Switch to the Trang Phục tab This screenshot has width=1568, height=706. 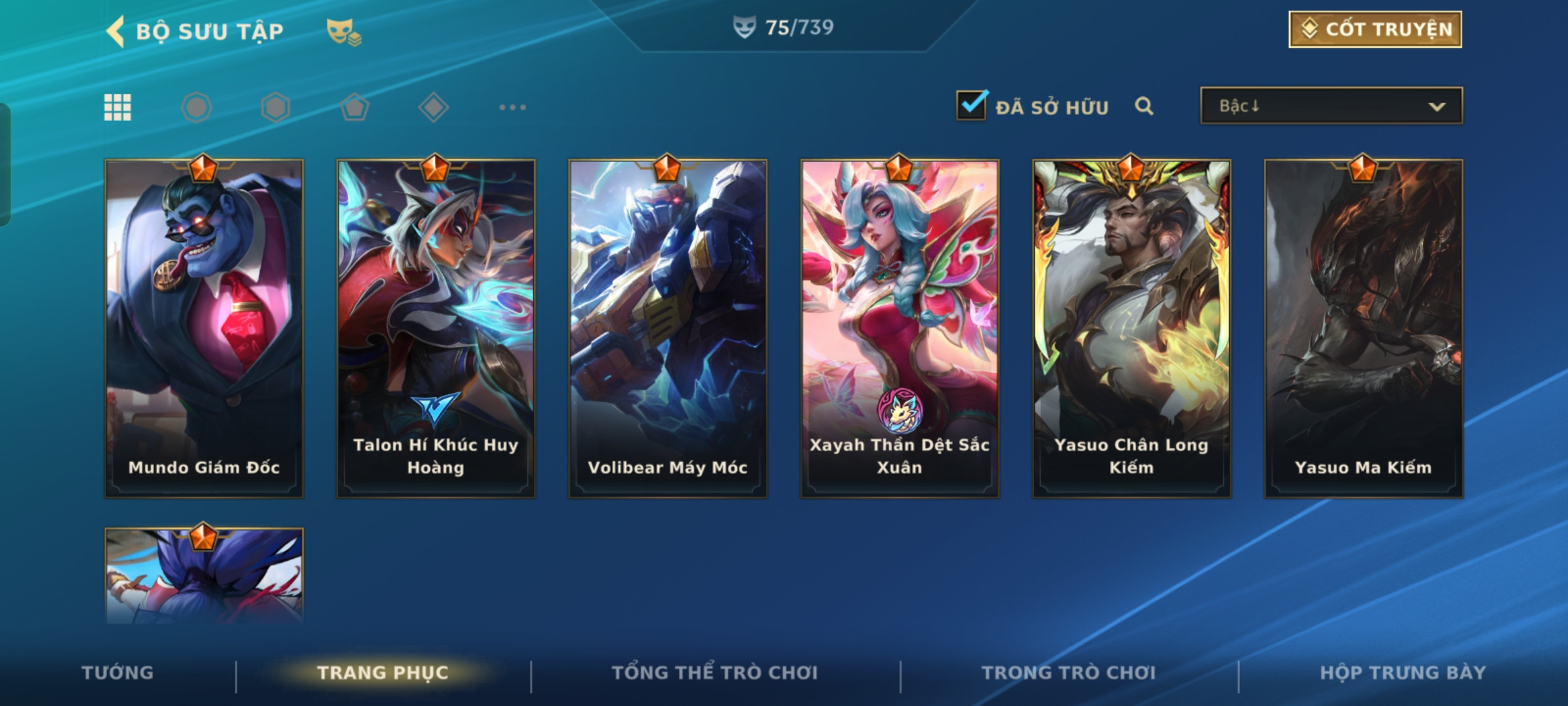point(383,673)
